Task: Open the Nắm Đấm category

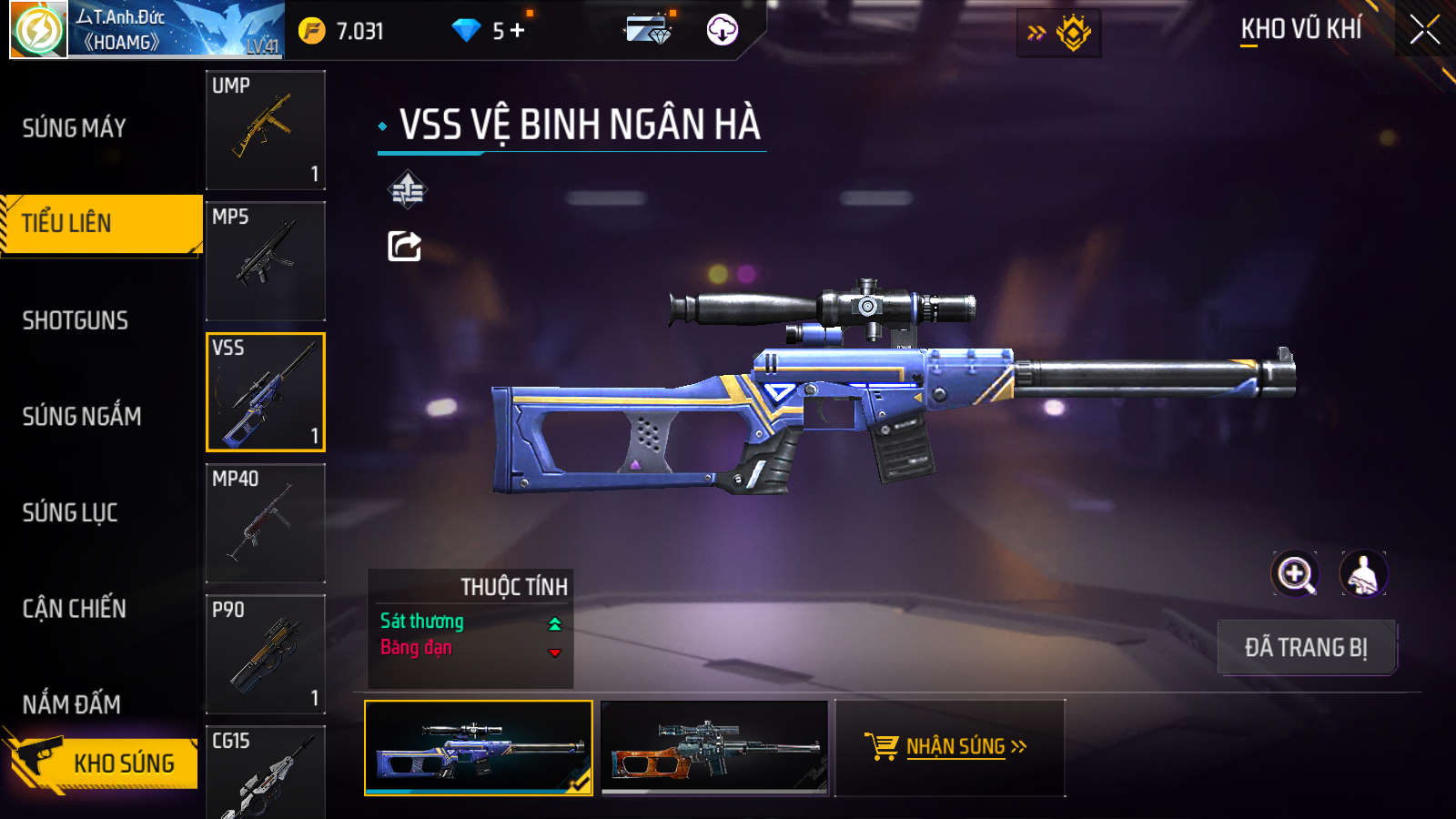Action: click(72, 704)
